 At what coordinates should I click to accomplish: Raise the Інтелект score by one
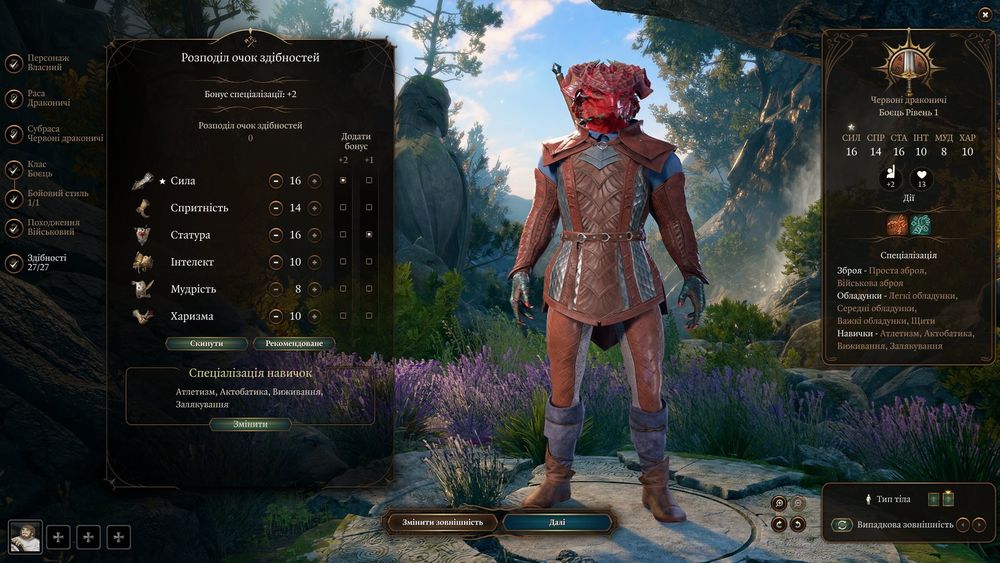click(314, 262)
